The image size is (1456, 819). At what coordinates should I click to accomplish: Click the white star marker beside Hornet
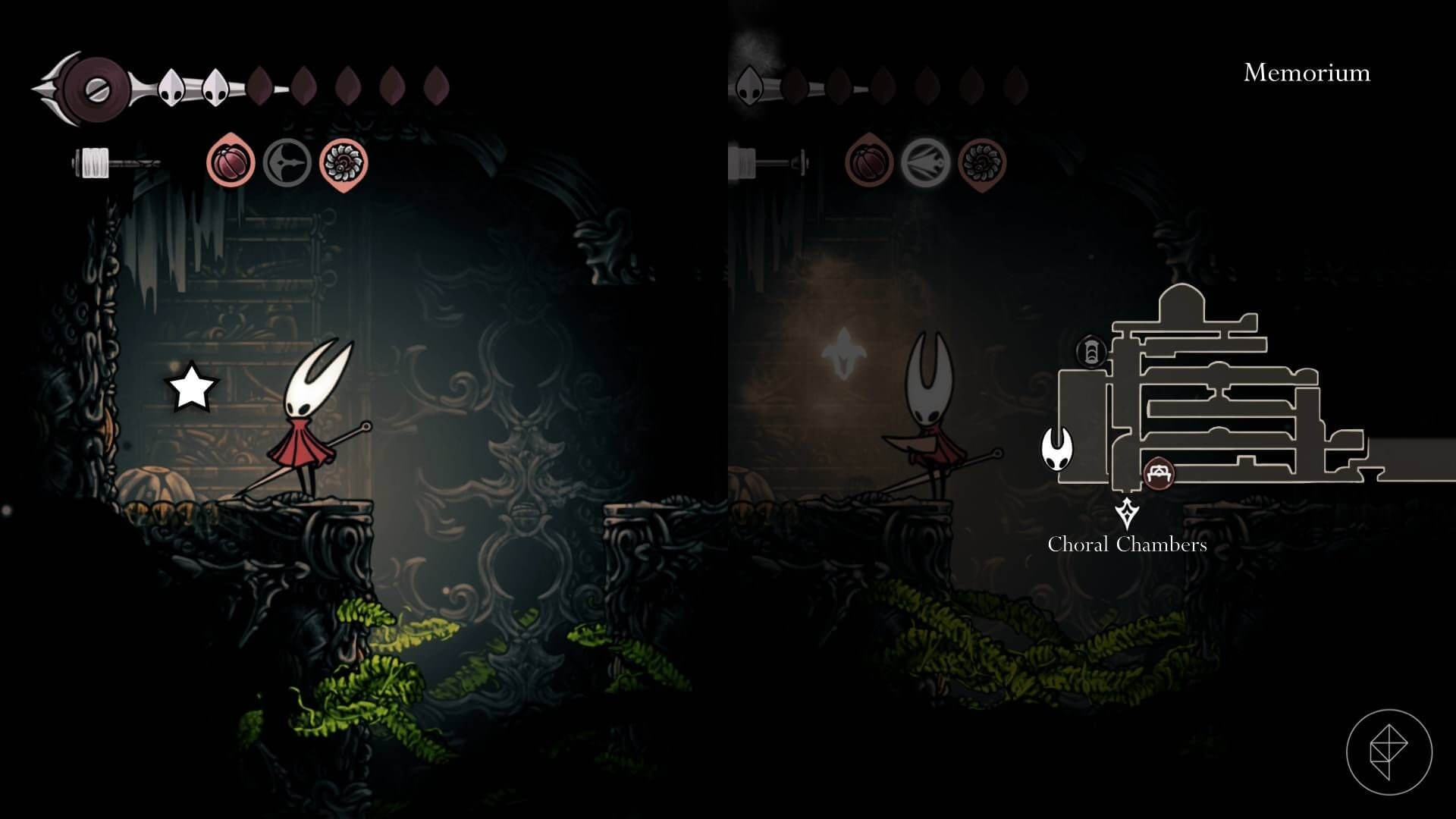pyautogui.click(x=192, y=387)
